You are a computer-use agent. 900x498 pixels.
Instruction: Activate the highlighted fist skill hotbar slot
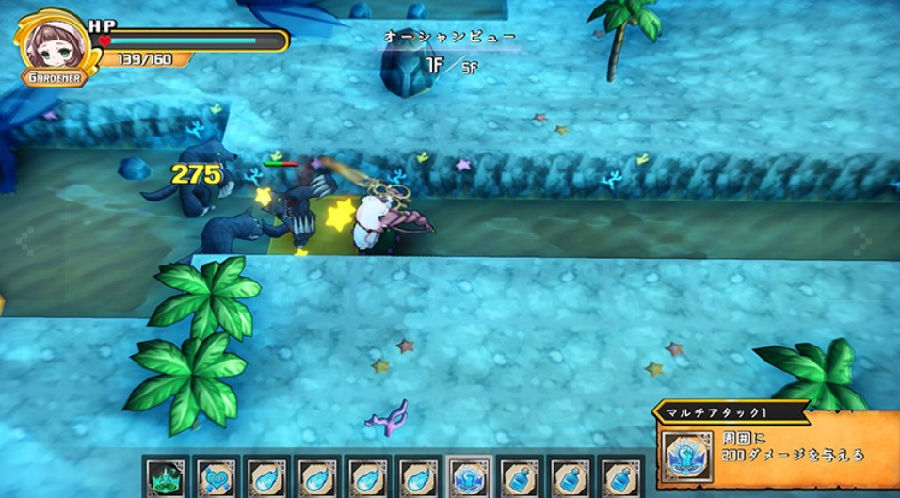468,477
